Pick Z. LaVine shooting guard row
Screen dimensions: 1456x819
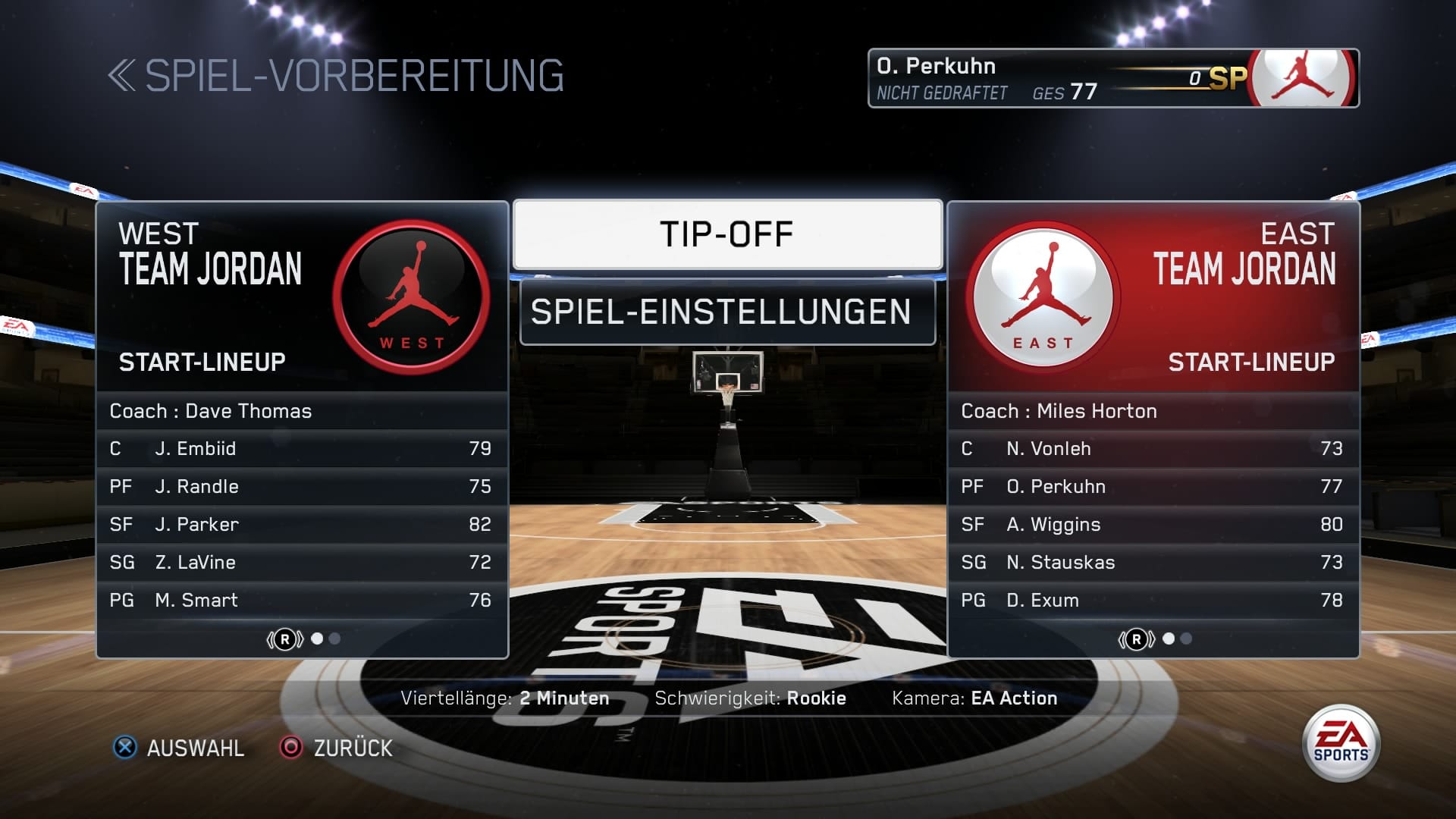point(302,563)
